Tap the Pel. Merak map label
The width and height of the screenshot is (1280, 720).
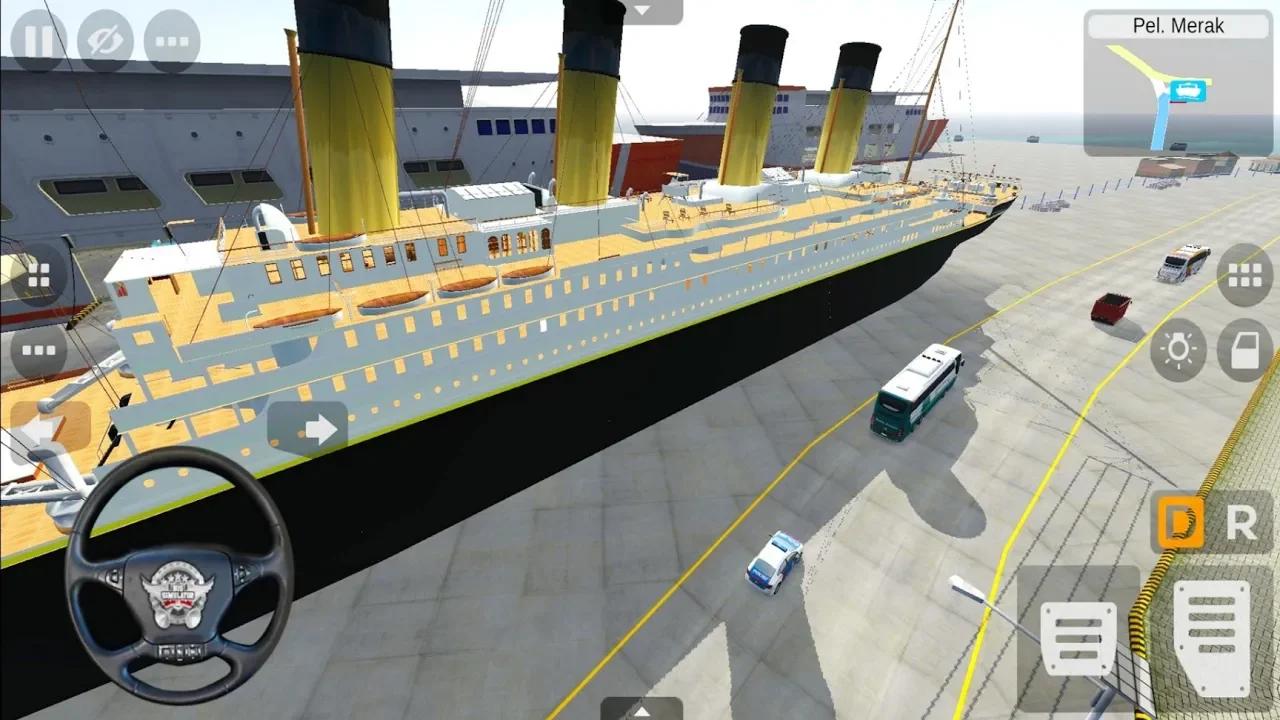point(1178,26)
